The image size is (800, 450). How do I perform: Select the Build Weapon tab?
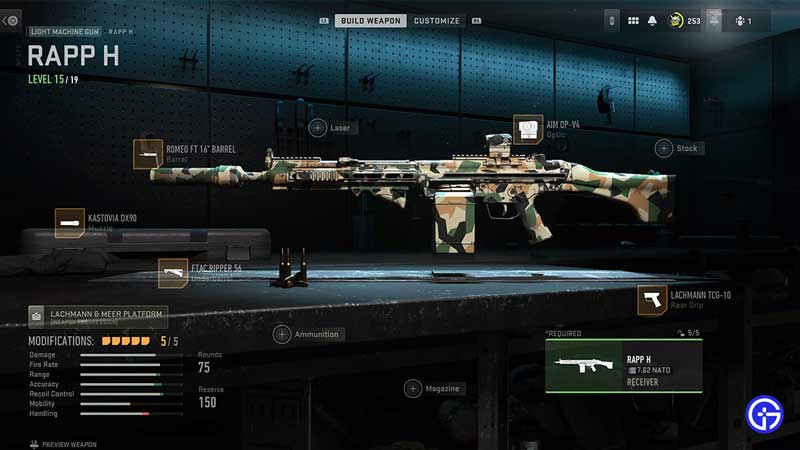point(370,20)
